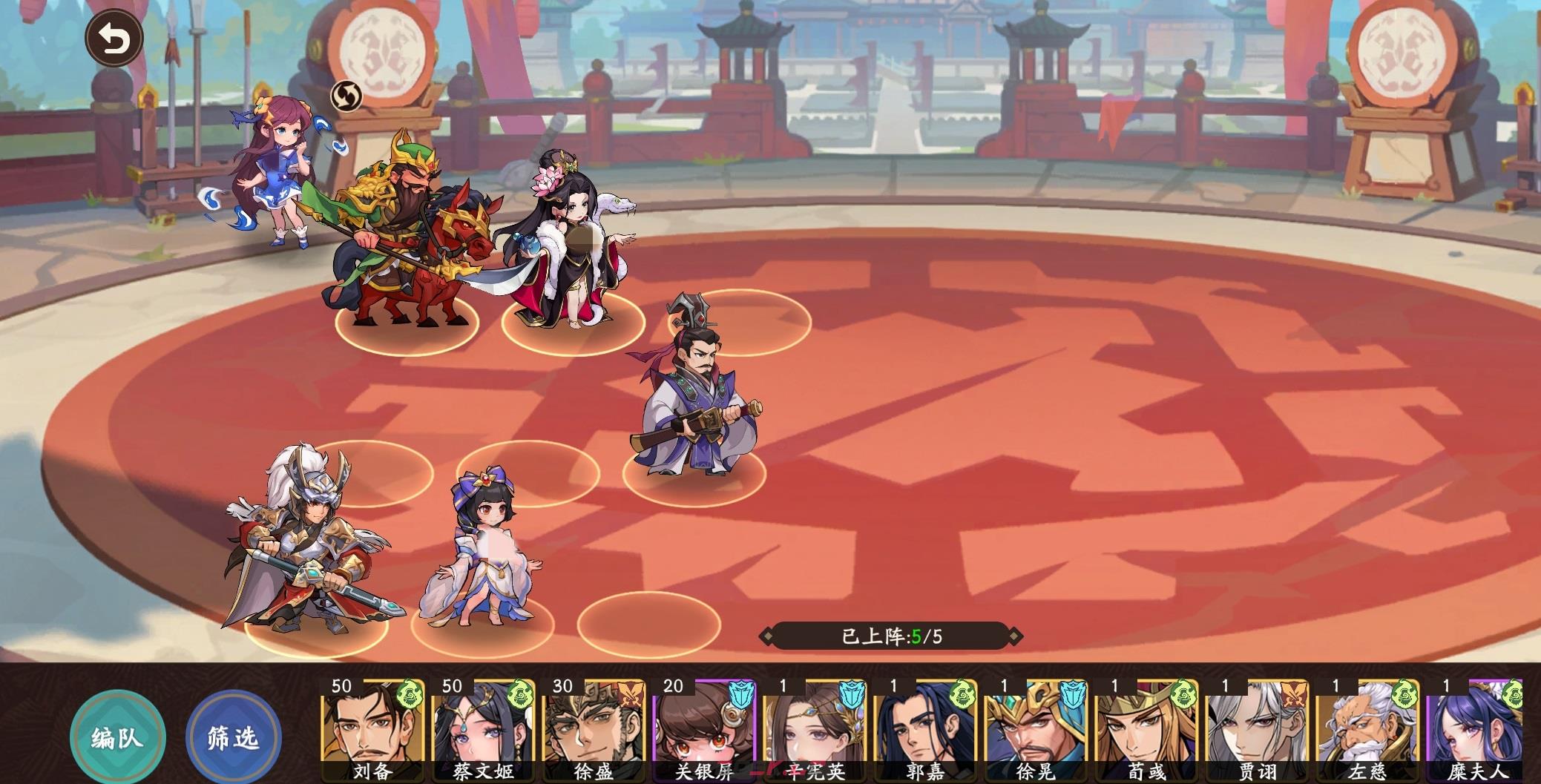The height and width of the screenshot is (784, 1541).
Task: Tap the back arrow in the top-left corner
Action: pyautogui.click(x=114, y=36)
